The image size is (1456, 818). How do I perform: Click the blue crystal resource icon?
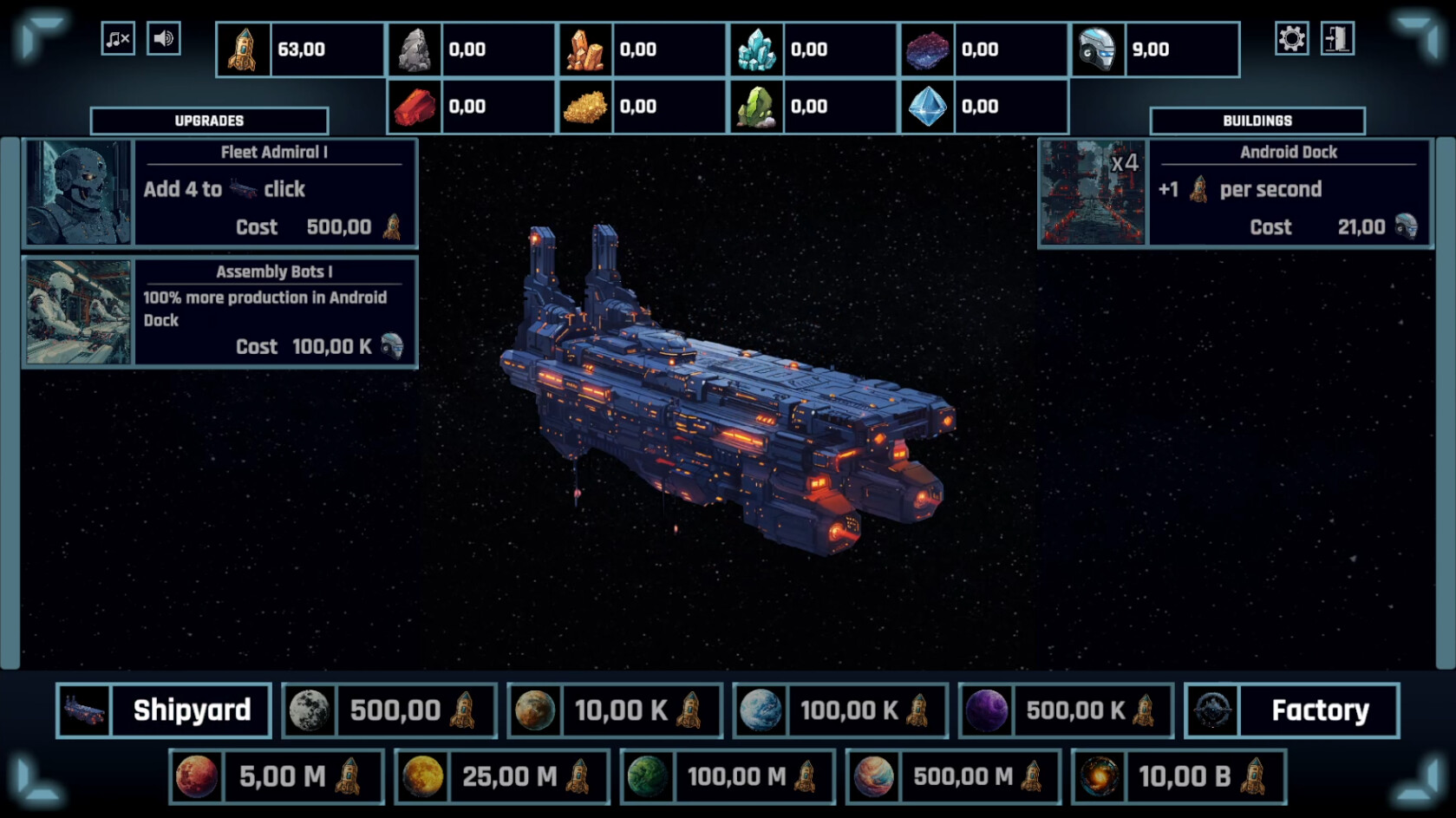(757, 49)
